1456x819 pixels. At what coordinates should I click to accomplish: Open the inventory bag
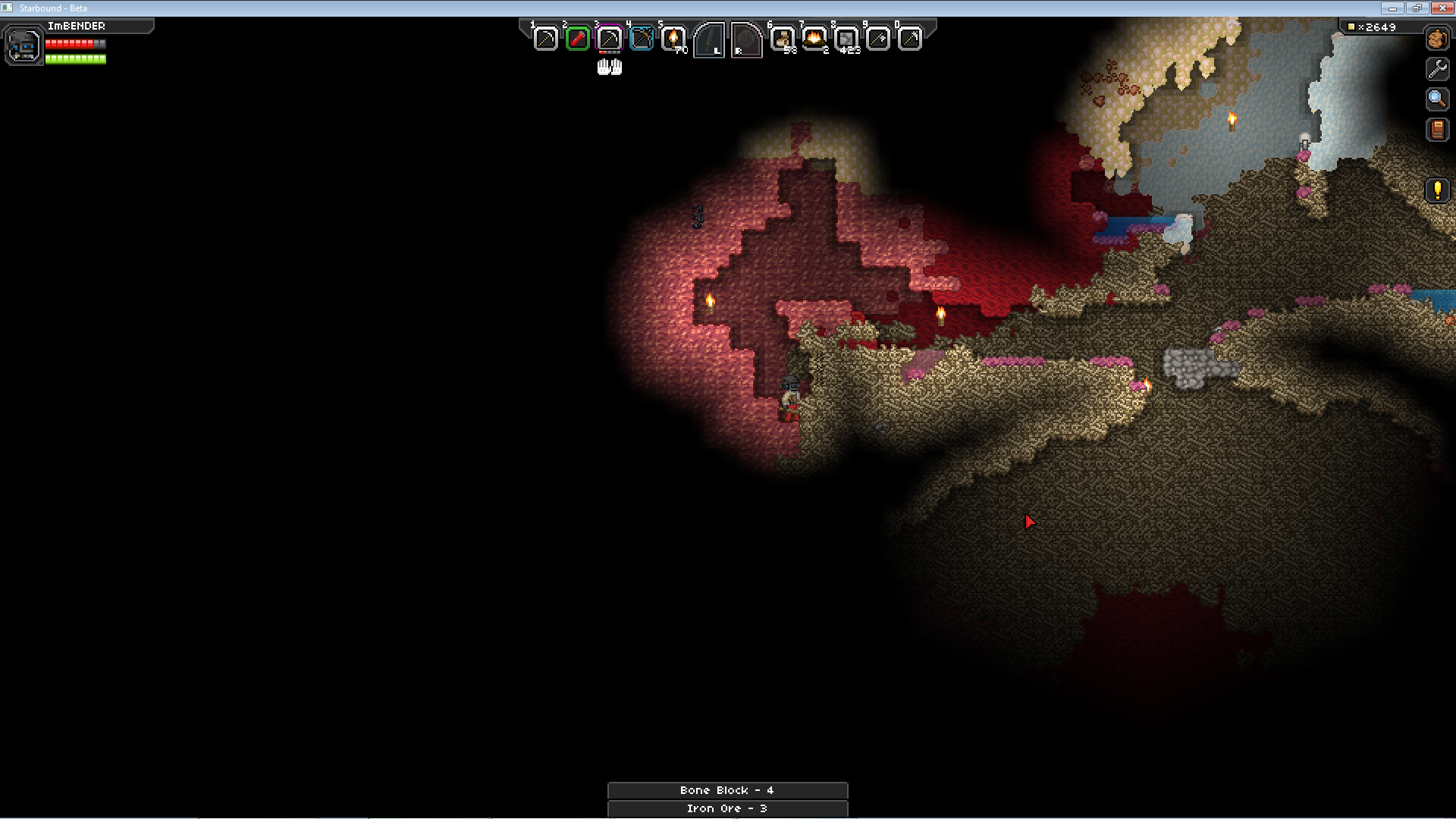pyautogui.click(x=1437, y=39)
